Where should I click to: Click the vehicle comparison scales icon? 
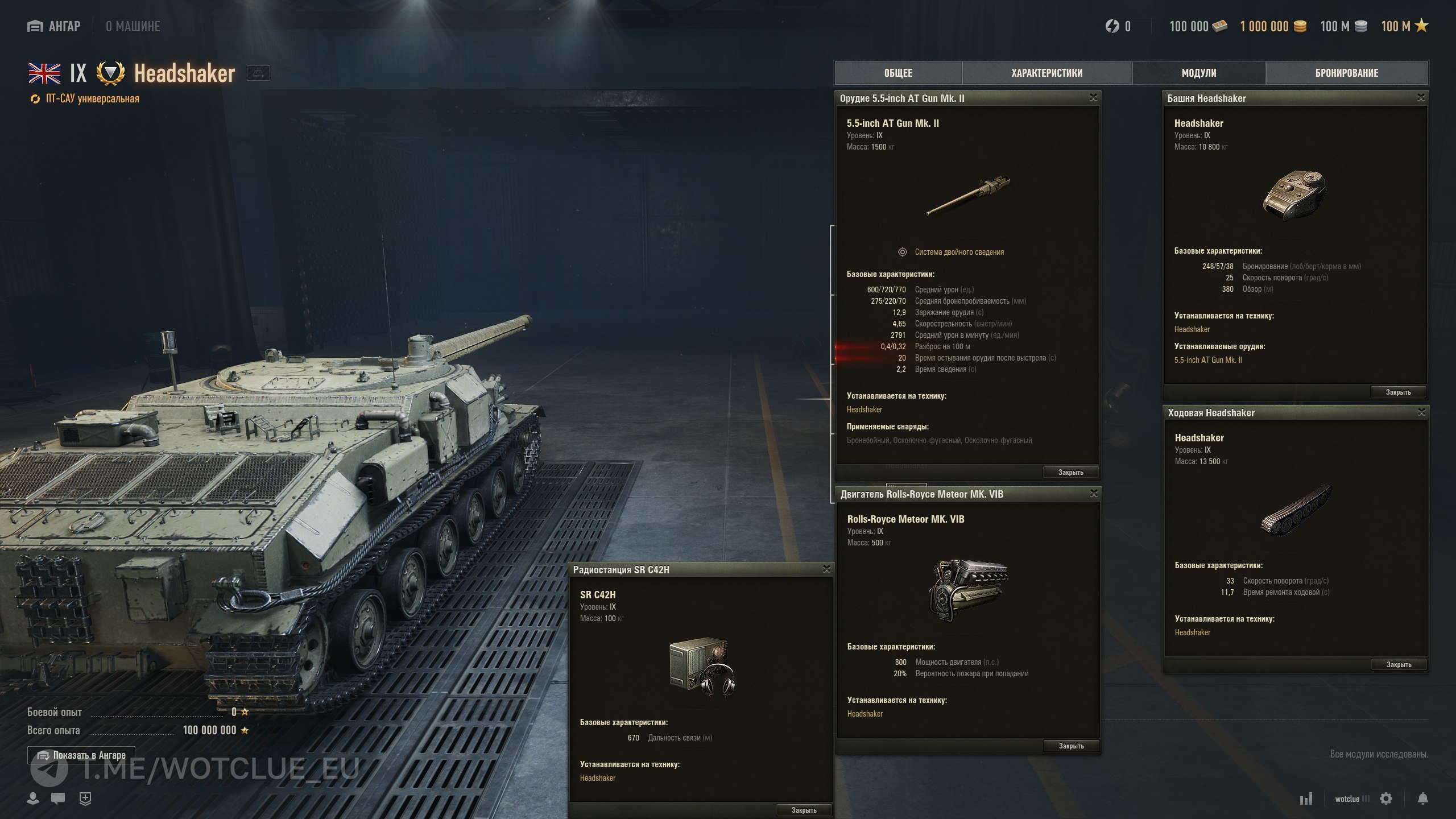pos(258,73)
